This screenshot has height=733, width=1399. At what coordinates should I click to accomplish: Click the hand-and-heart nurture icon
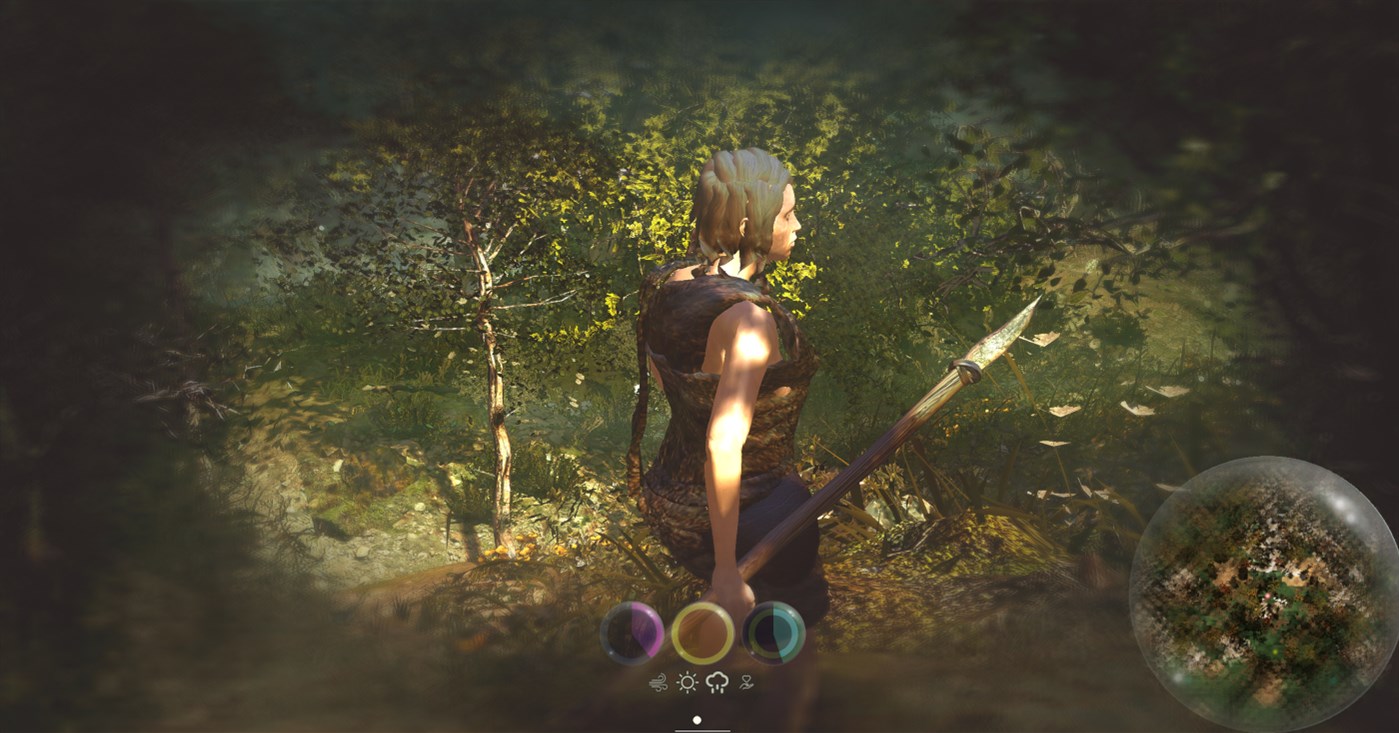746,682
